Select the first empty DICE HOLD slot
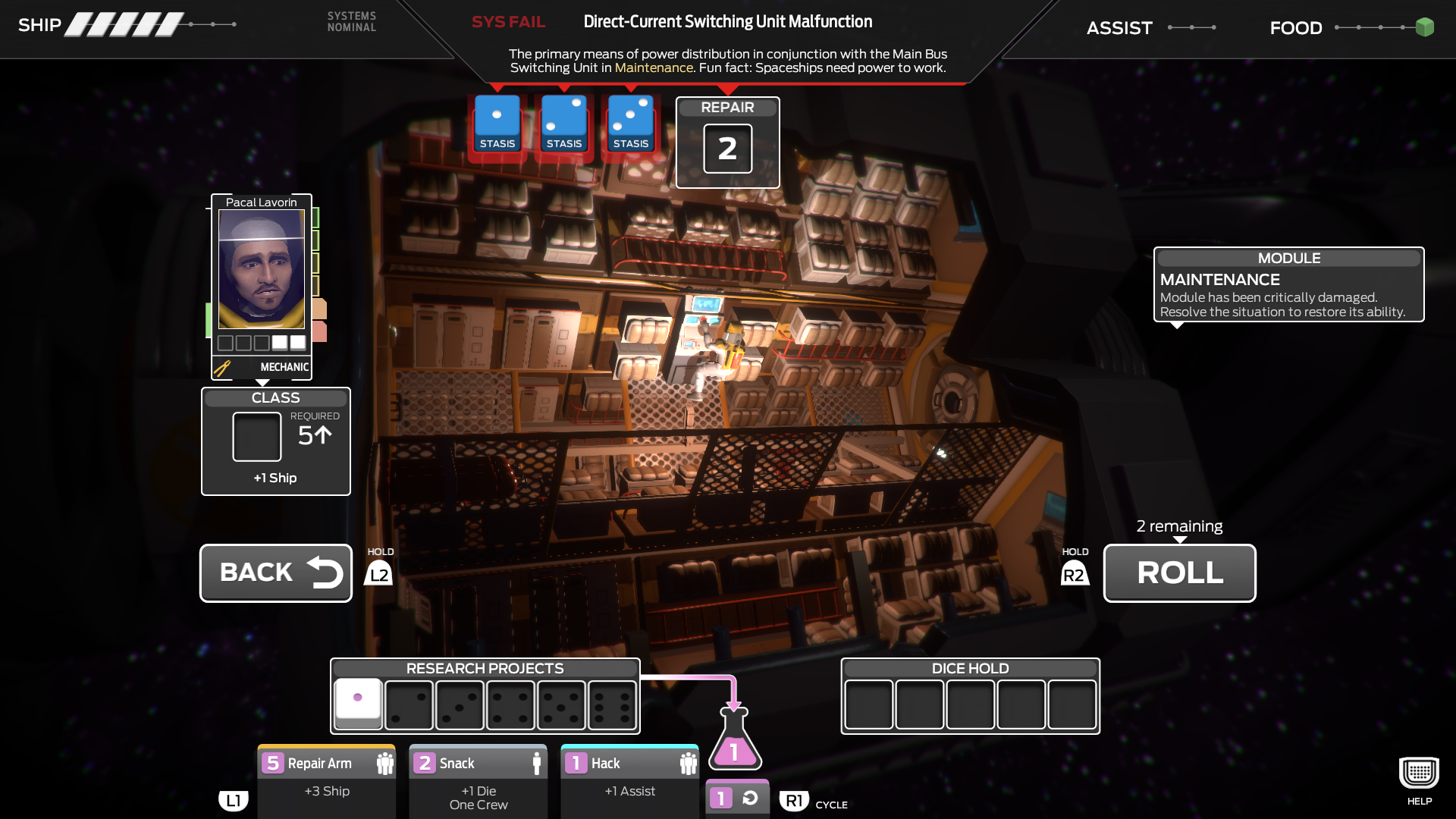 (868, 705)
